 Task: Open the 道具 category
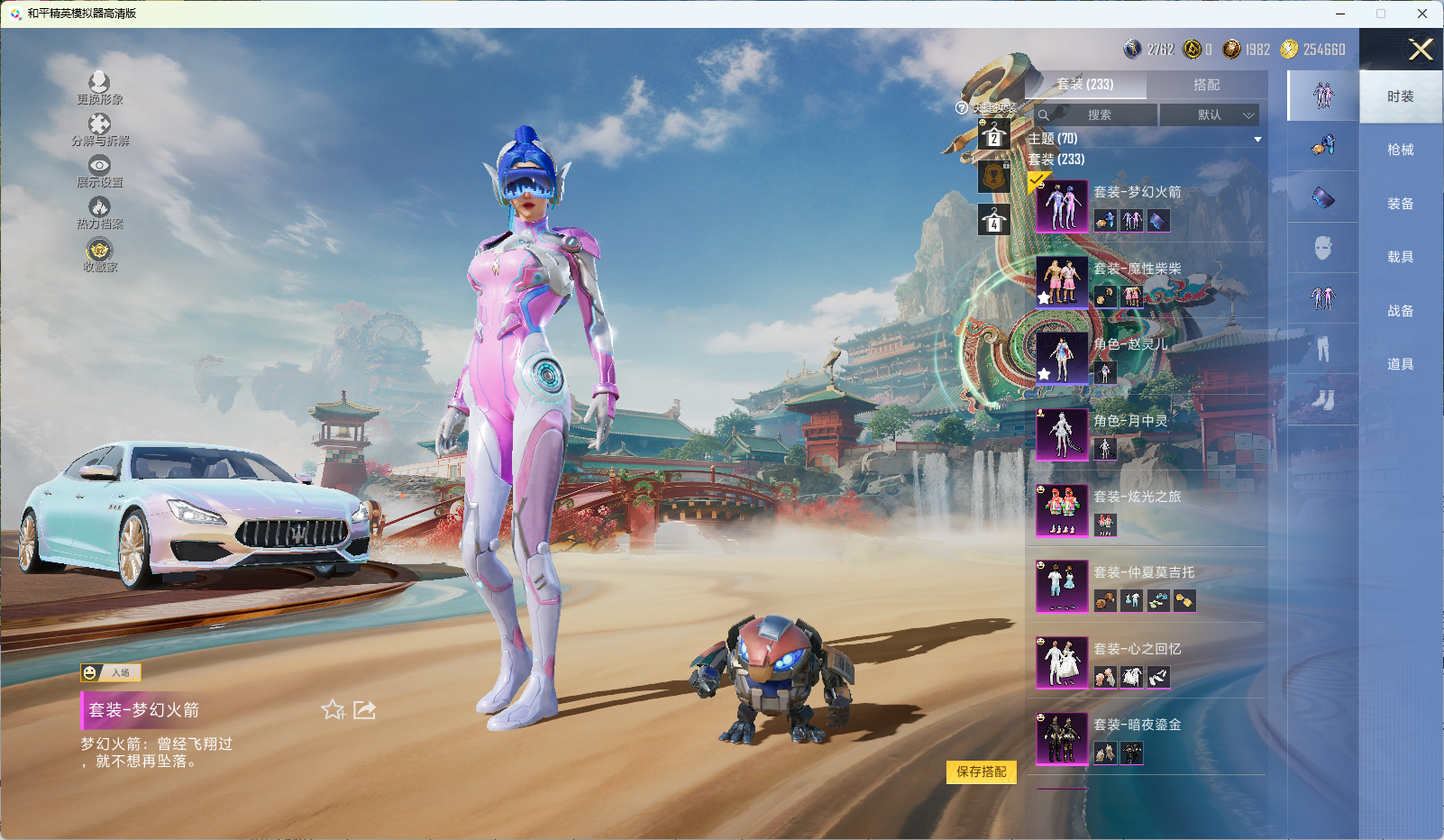pyautogui.click(x=1400, y=364)
